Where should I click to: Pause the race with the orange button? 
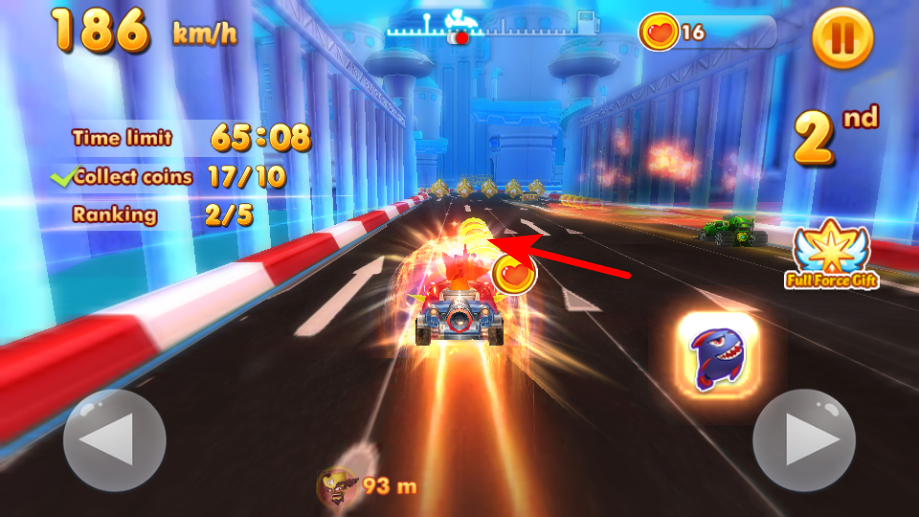coord(842,38)
